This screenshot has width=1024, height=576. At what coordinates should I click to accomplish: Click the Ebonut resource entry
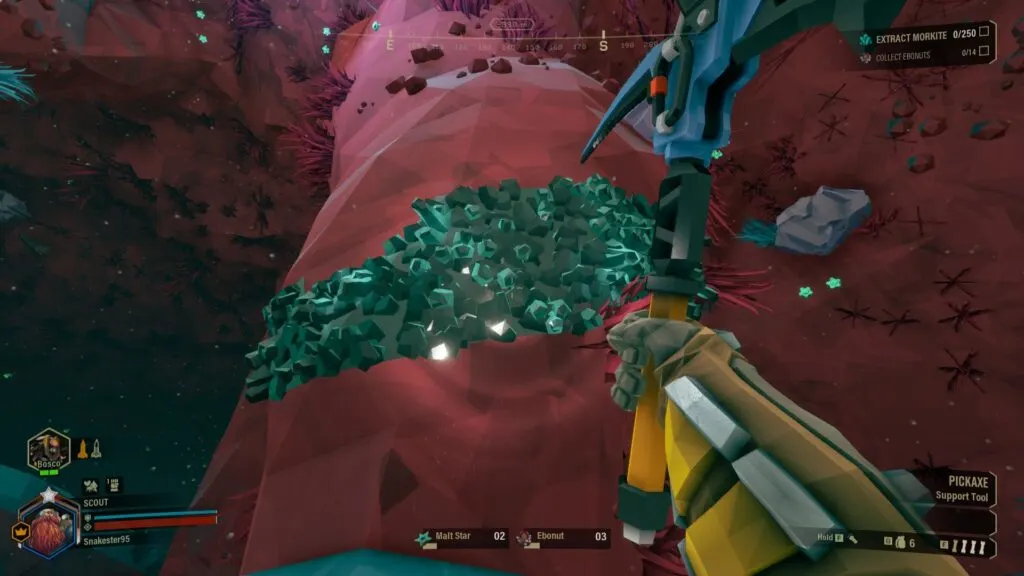click(x=562, y=537)
